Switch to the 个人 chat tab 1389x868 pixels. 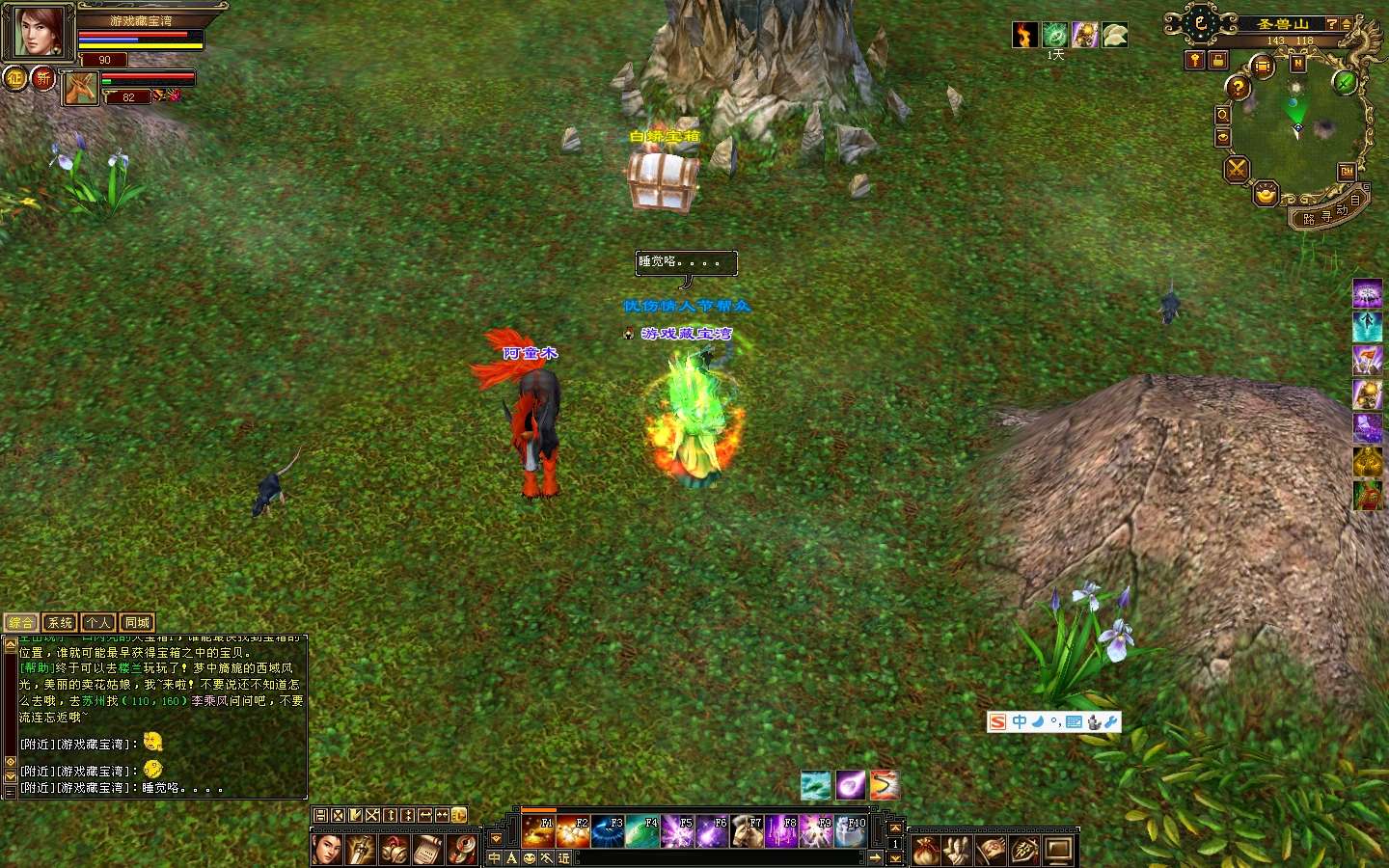coord(97,623)
